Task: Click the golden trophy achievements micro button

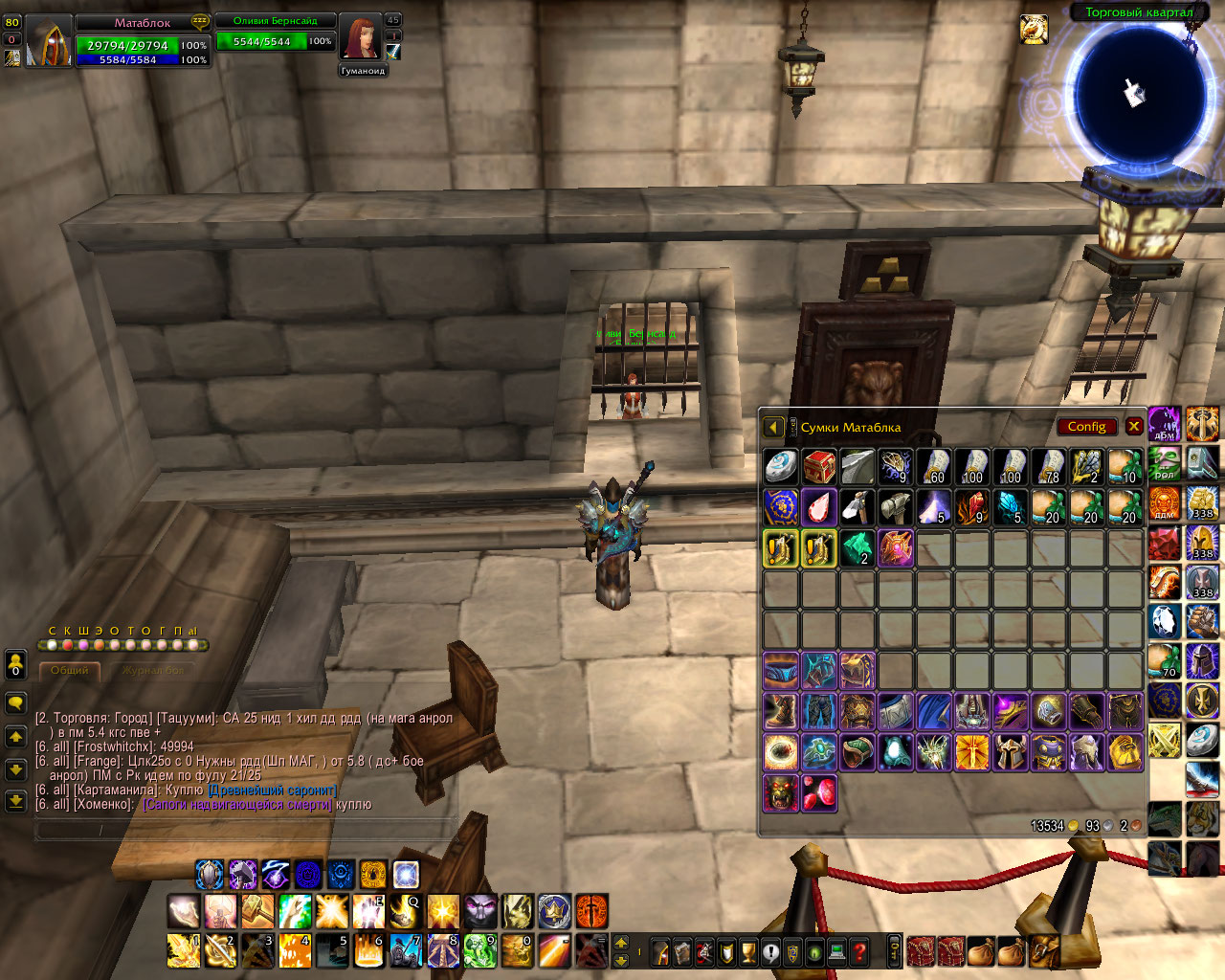Action: tap(749, 952)
